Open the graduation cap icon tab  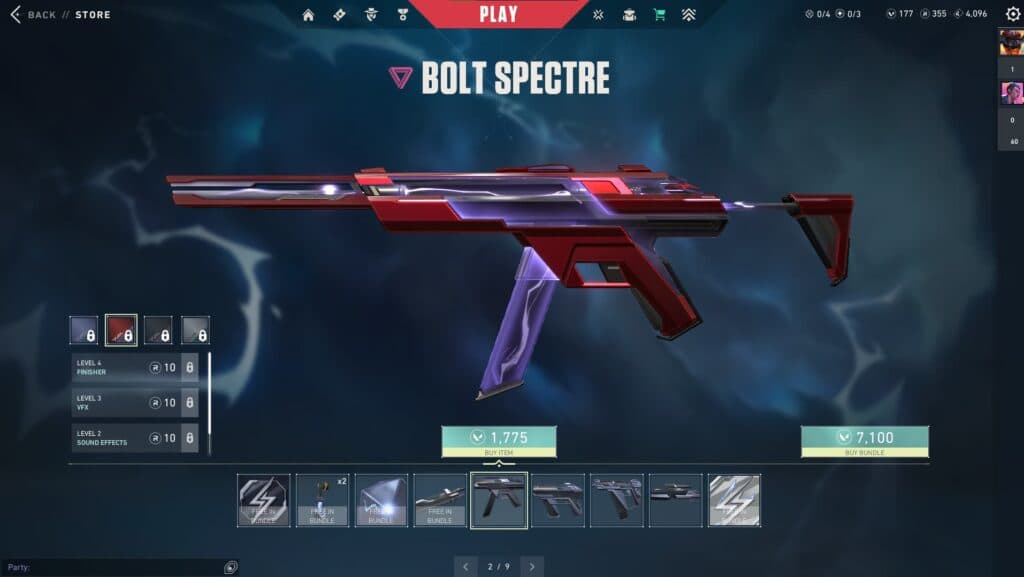click(629, 15)
